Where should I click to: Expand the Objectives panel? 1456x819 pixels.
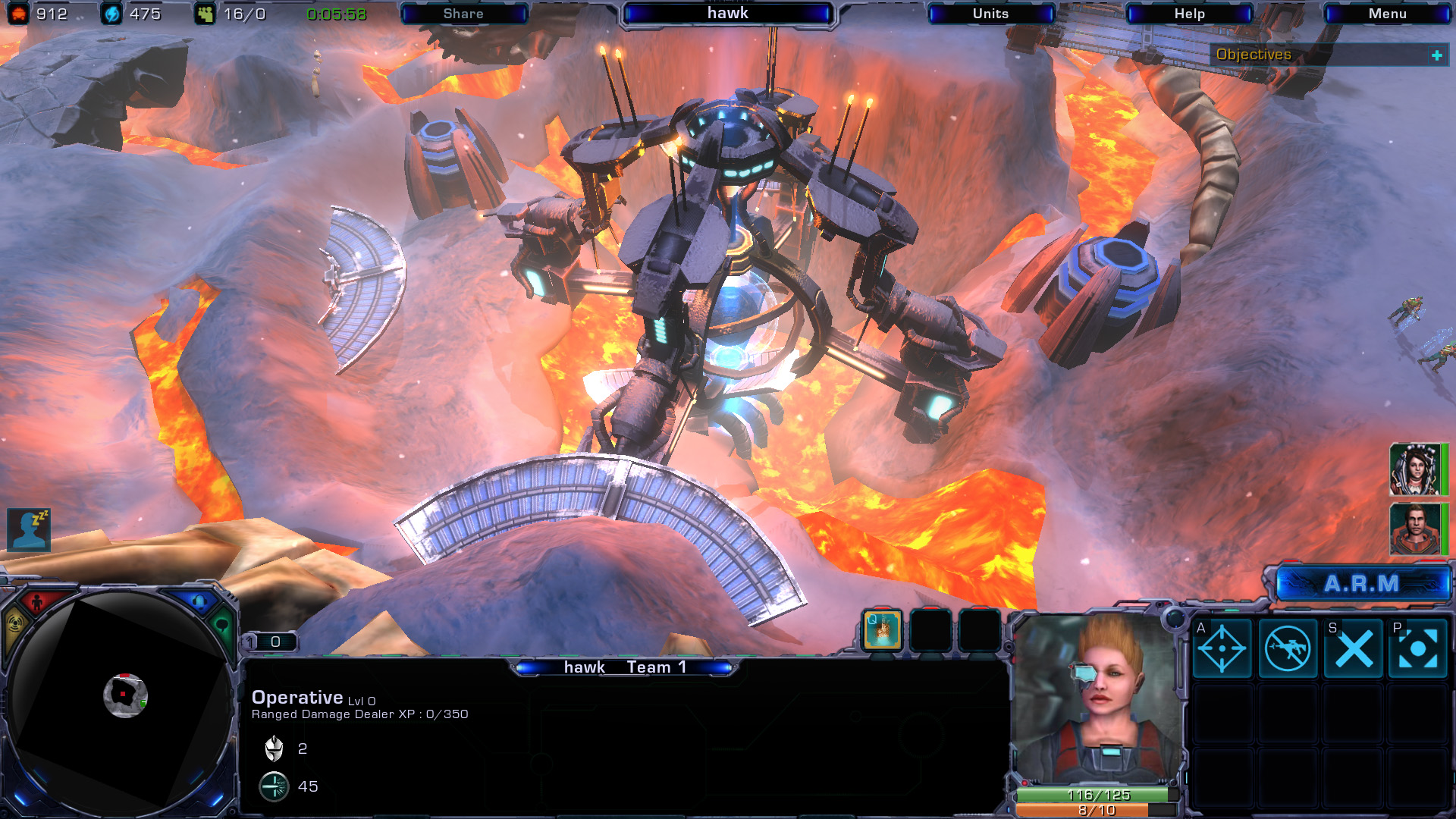(1436, 55)
